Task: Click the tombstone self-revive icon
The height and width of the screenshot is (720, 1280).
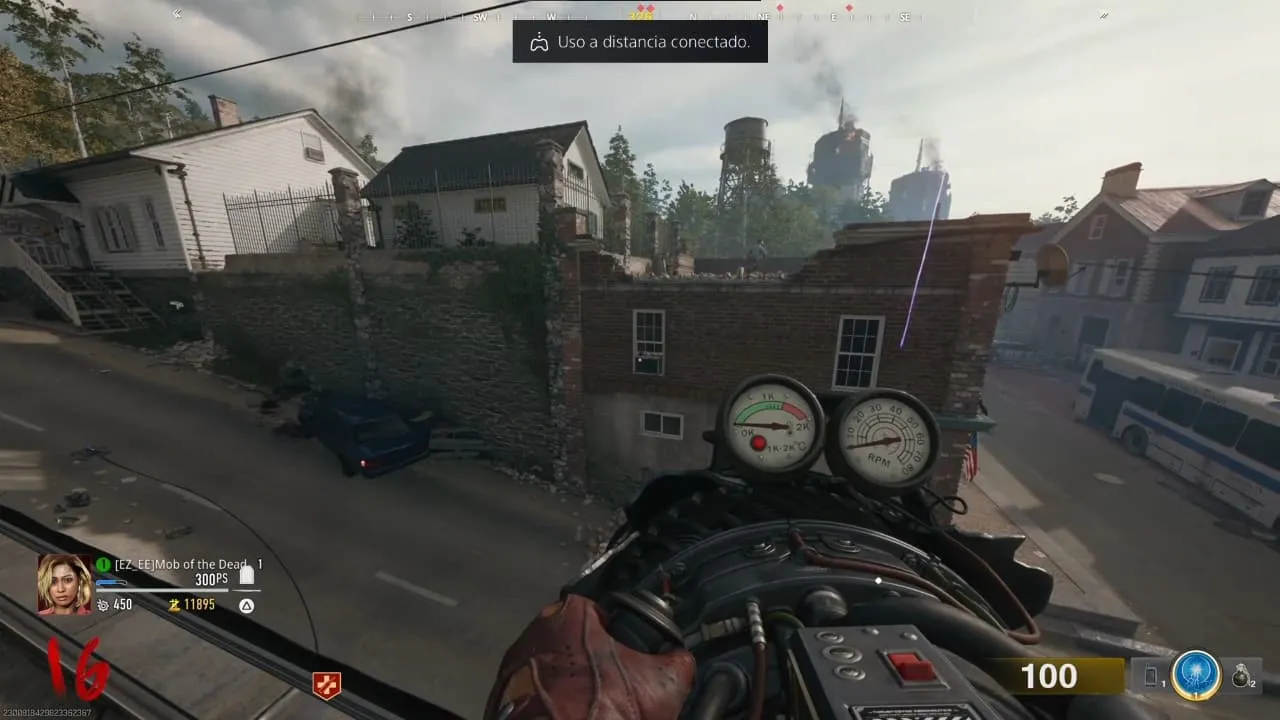Action: (x=247, y=574)
